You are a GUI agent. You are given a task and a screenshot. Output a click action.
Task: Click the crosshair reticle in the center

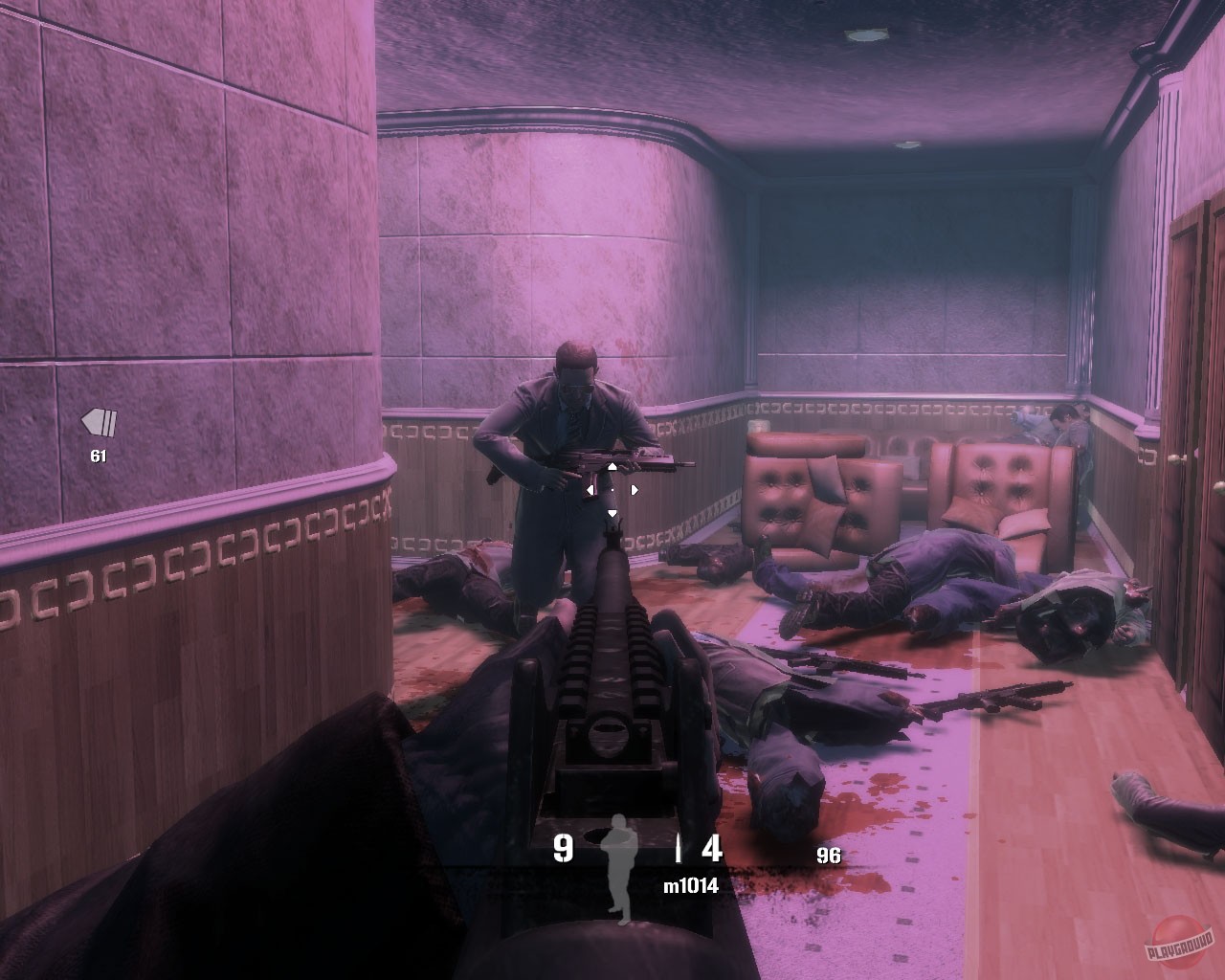(612, 489)
